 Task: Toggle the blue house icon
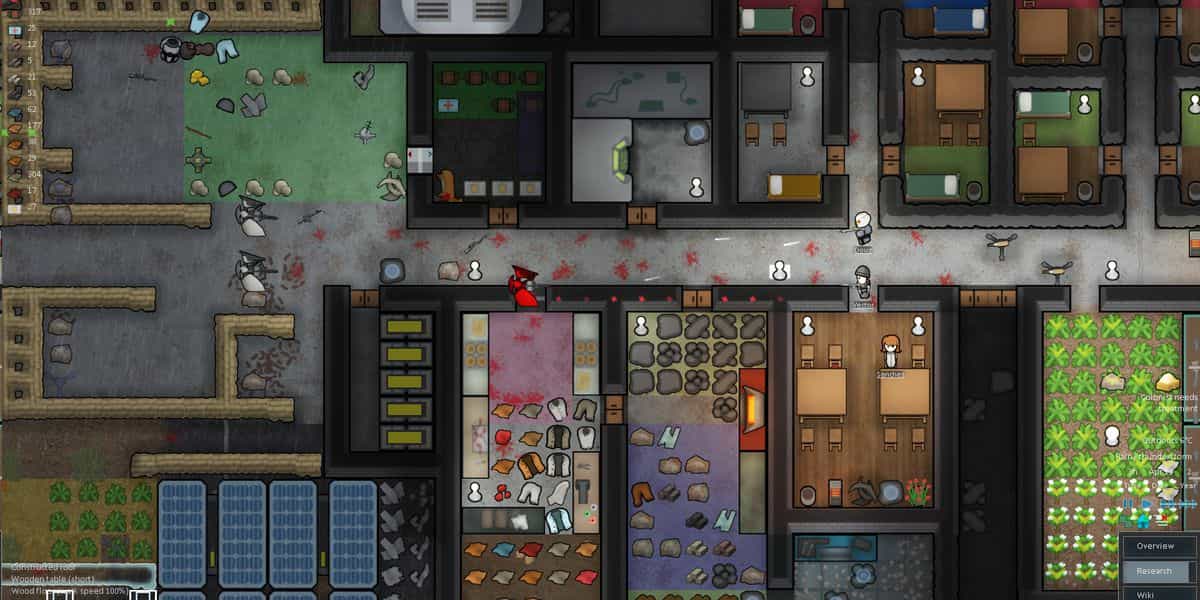tap(1143, 521)
